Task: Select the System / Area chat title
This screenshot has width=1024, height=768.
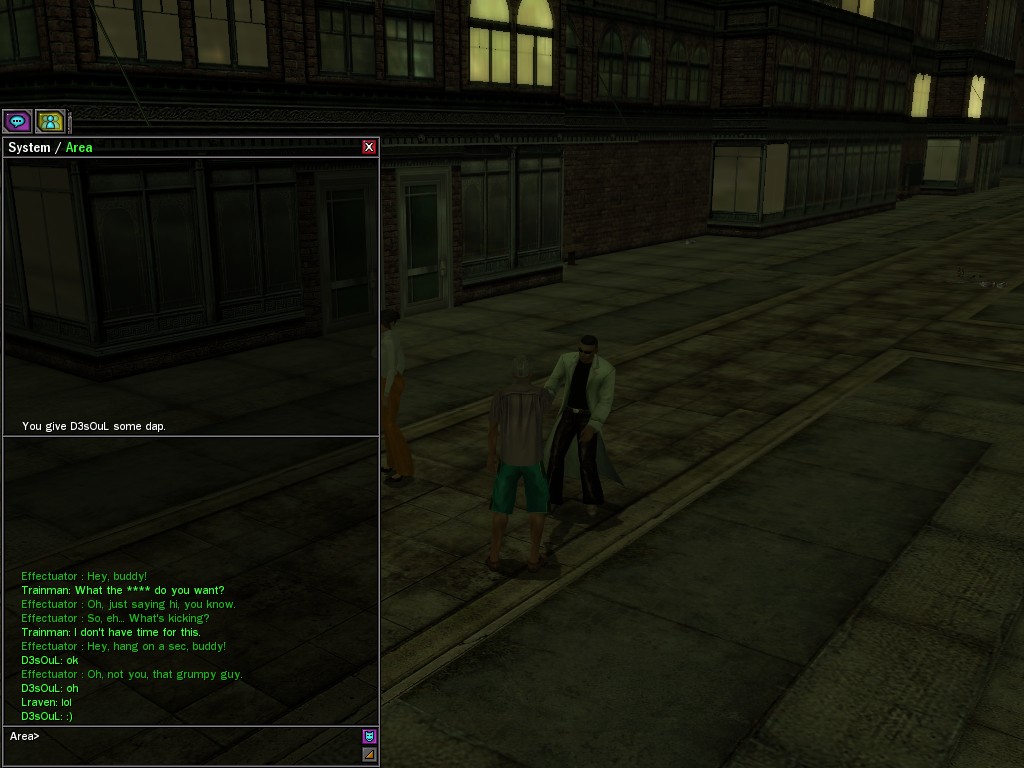Action: [x=50, y=147]
